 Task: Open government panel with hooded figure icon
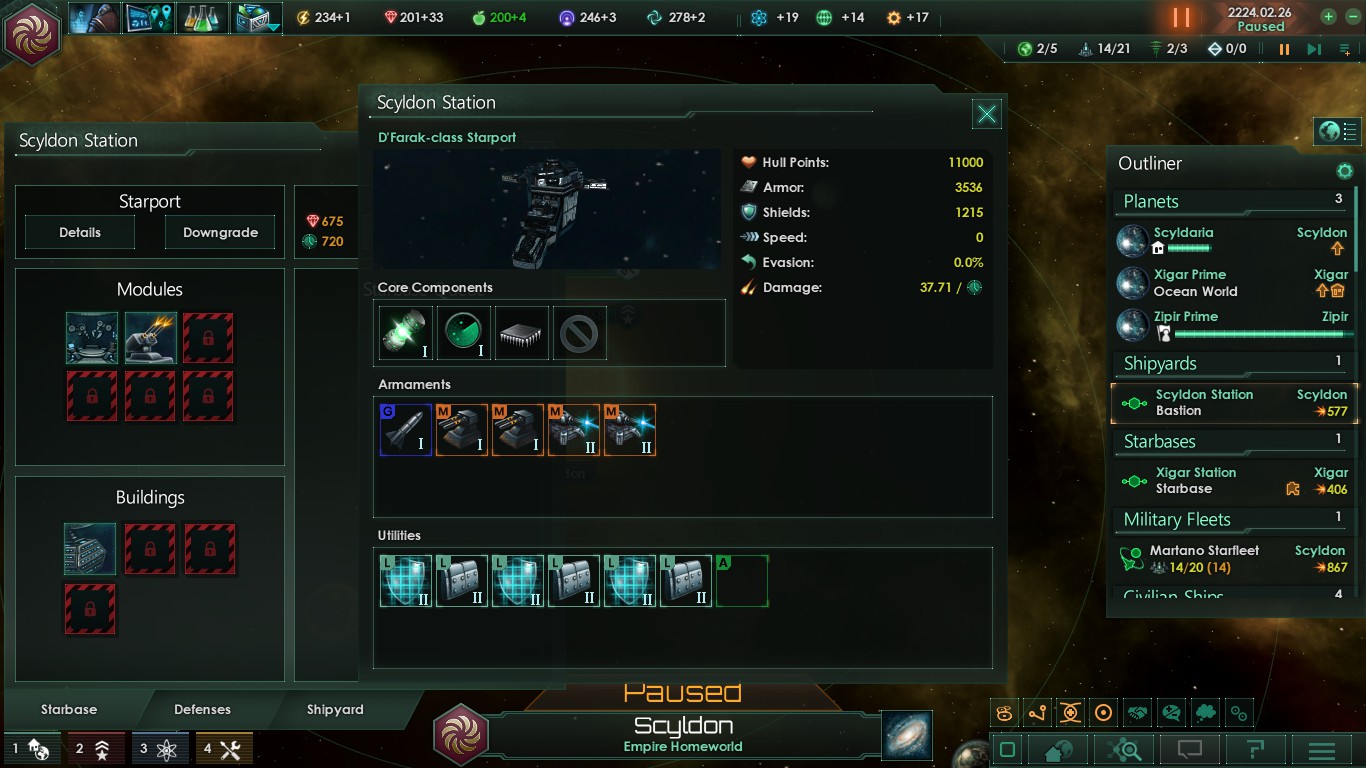(x=93, y=17)
